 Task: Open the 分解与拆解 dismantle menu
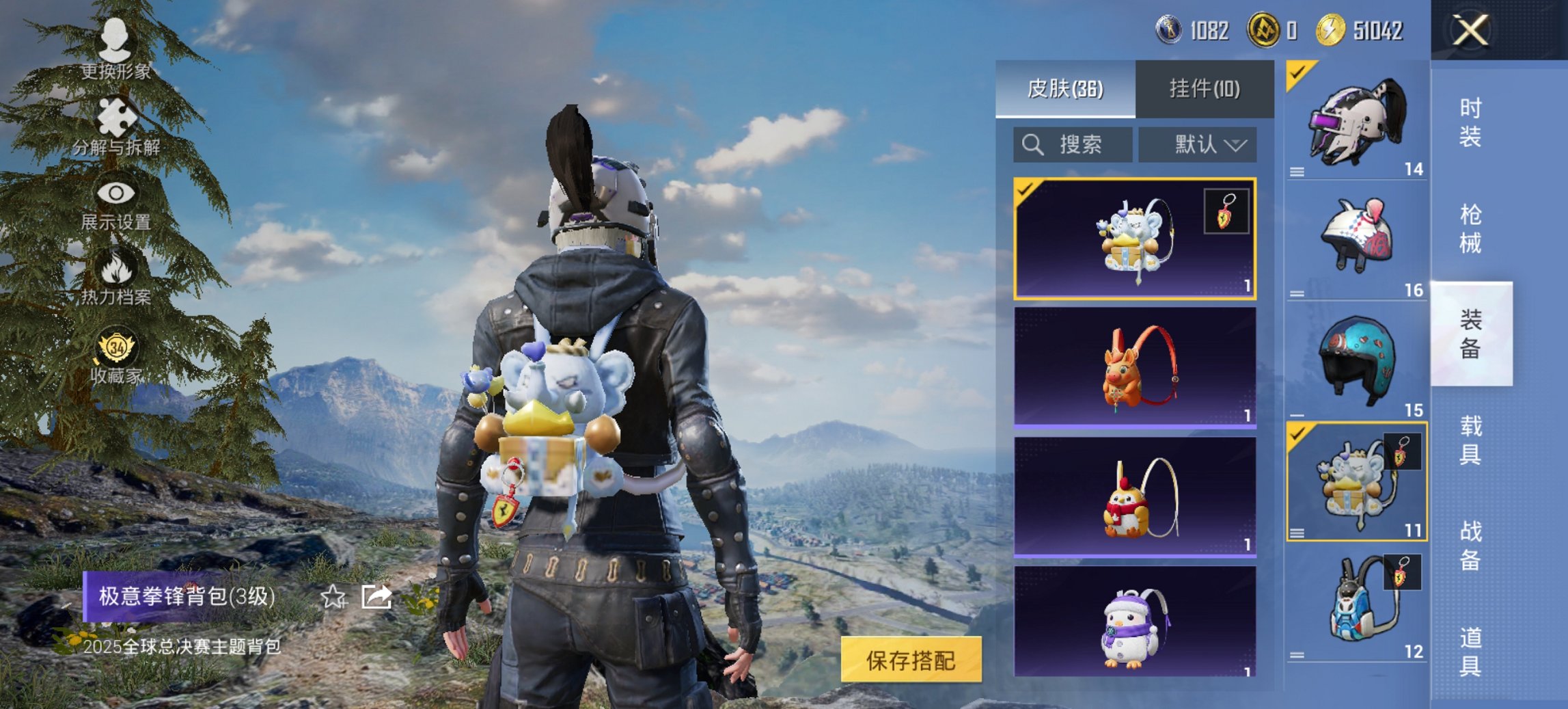[x=116, y=130]
